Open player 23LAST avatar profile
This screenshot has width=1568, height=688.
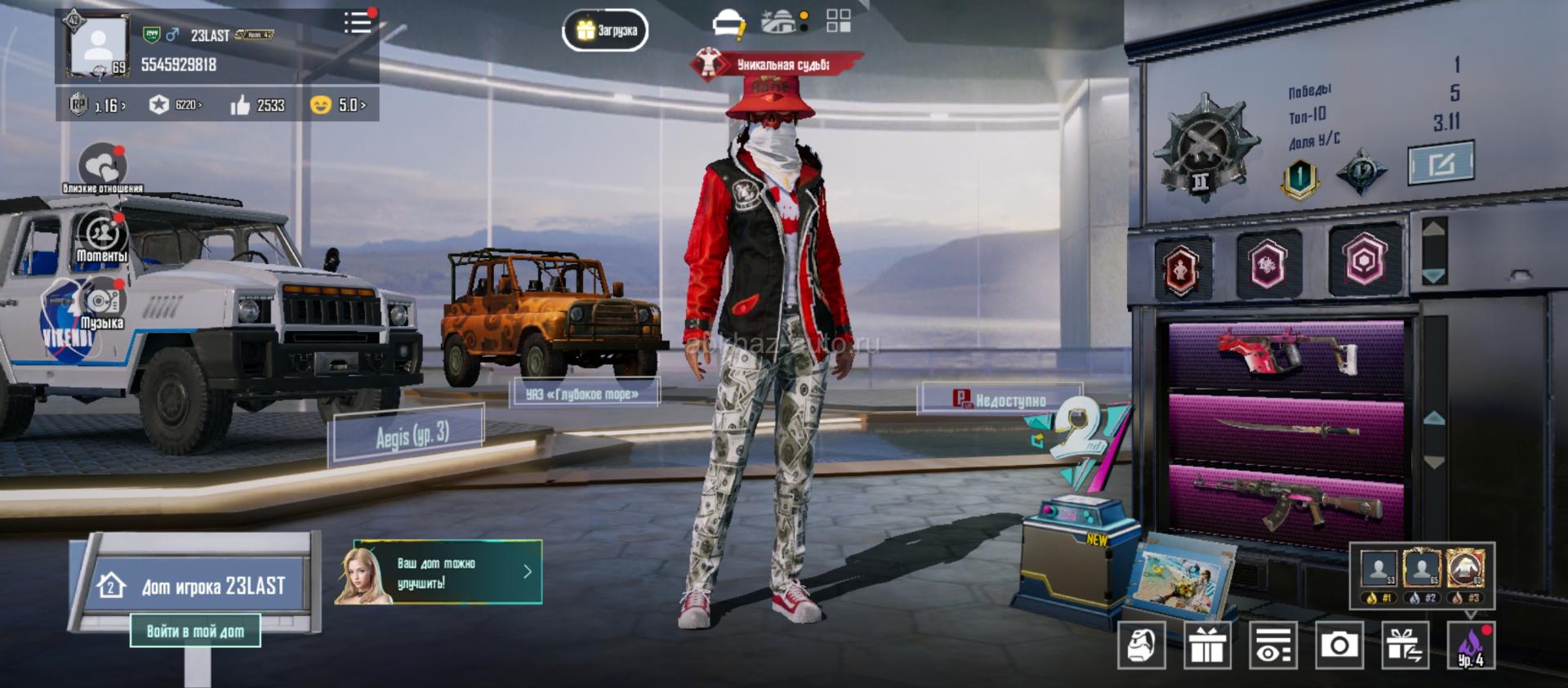click(98, 47)
